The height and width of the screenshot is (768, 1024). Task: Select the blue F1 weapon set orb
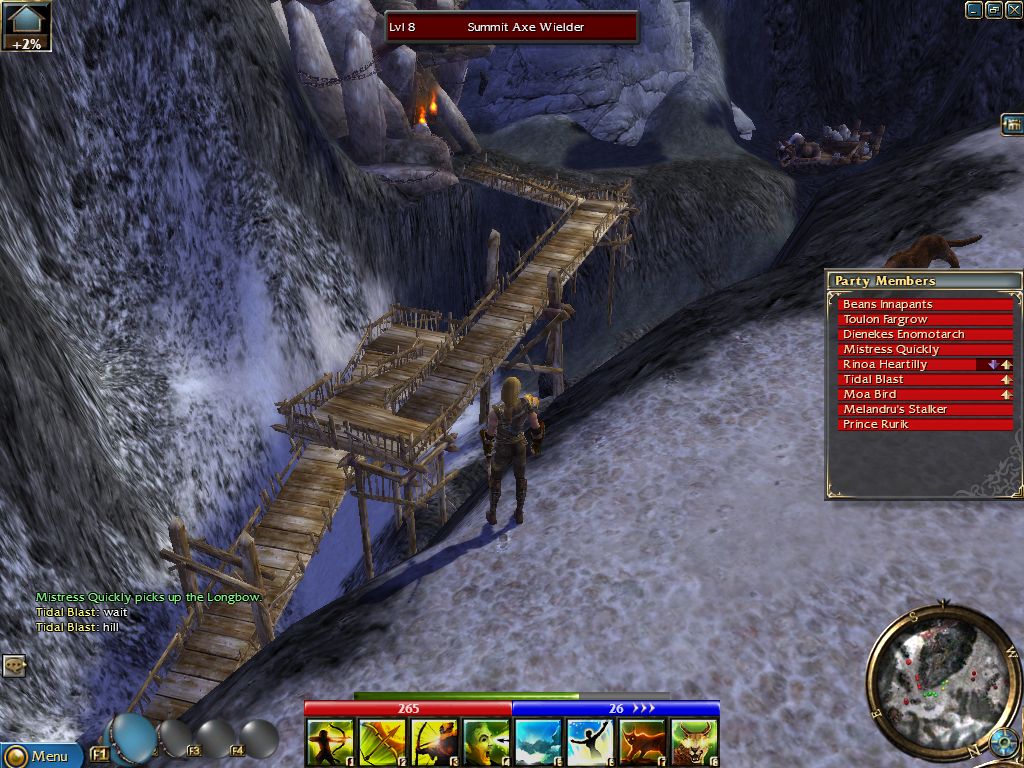click(133, 738)
